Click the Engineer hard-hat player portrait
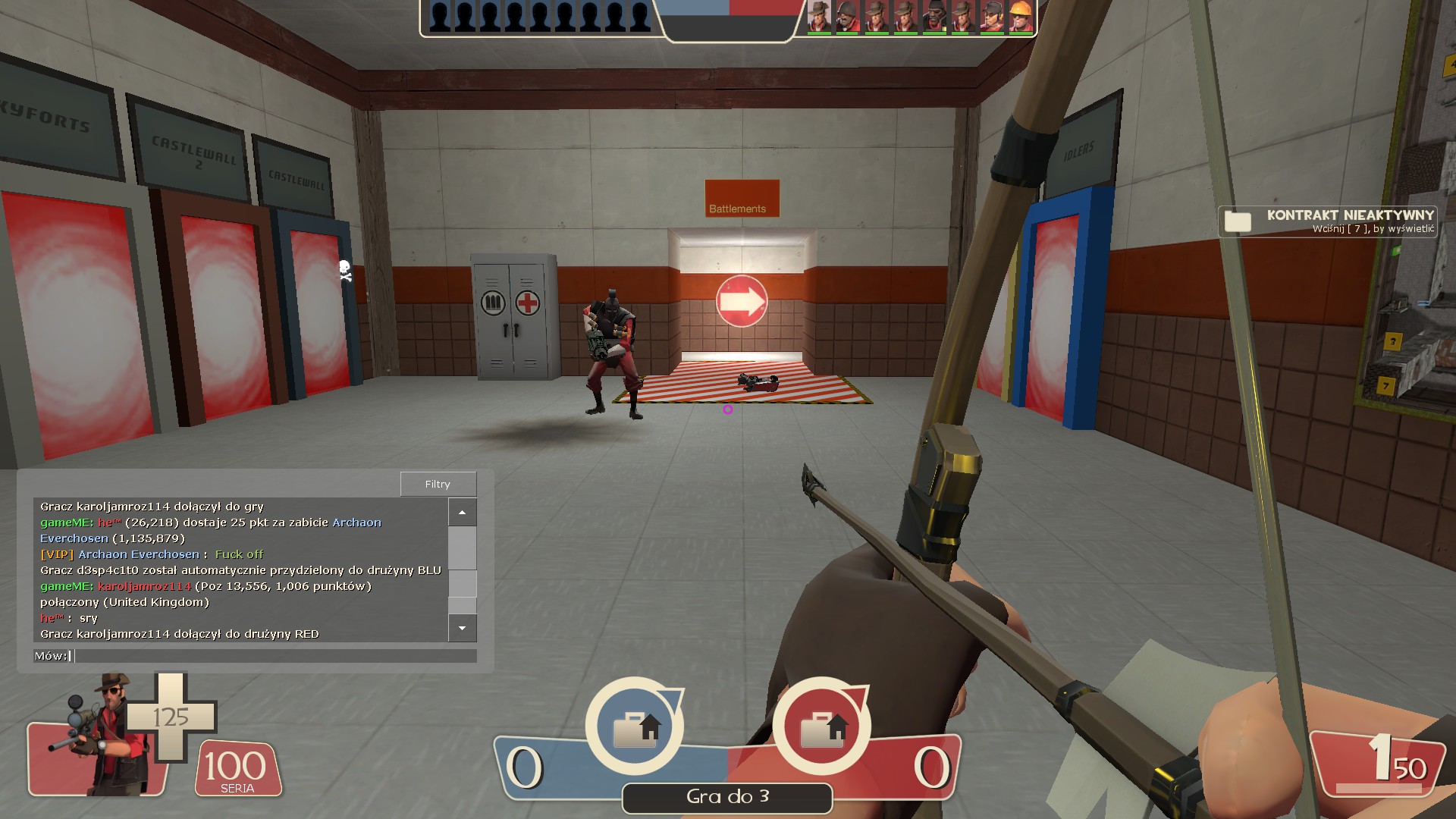The height and width of the screenshot is (819, 1456). [1021, 17]
